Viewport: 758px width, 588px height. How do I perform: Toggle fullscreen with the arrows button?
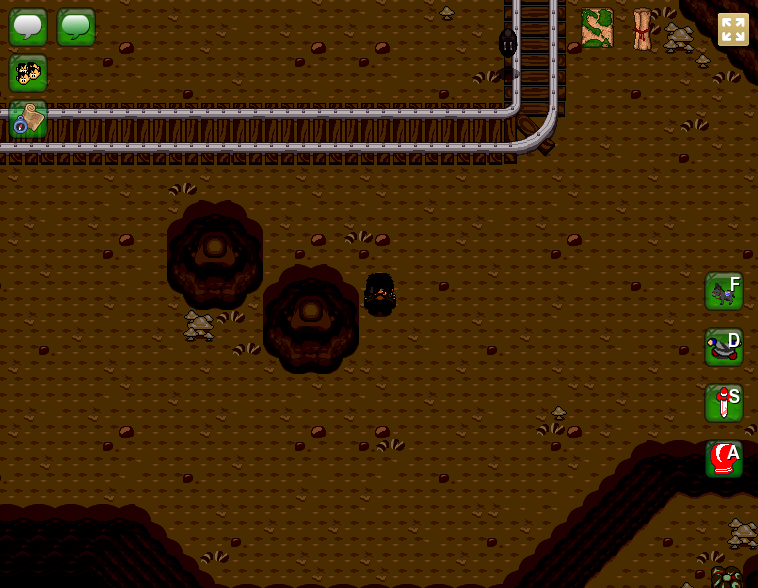733,29
